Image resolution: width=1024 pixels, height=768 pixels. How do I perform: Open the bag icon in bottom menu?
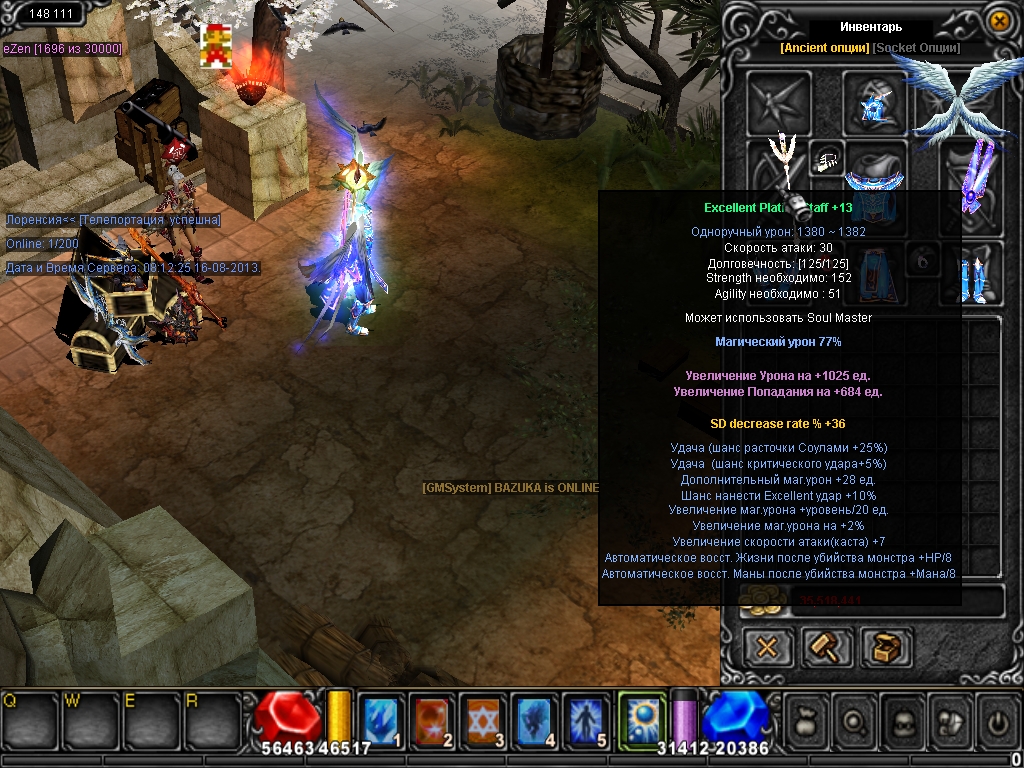(x=808, y=720)
